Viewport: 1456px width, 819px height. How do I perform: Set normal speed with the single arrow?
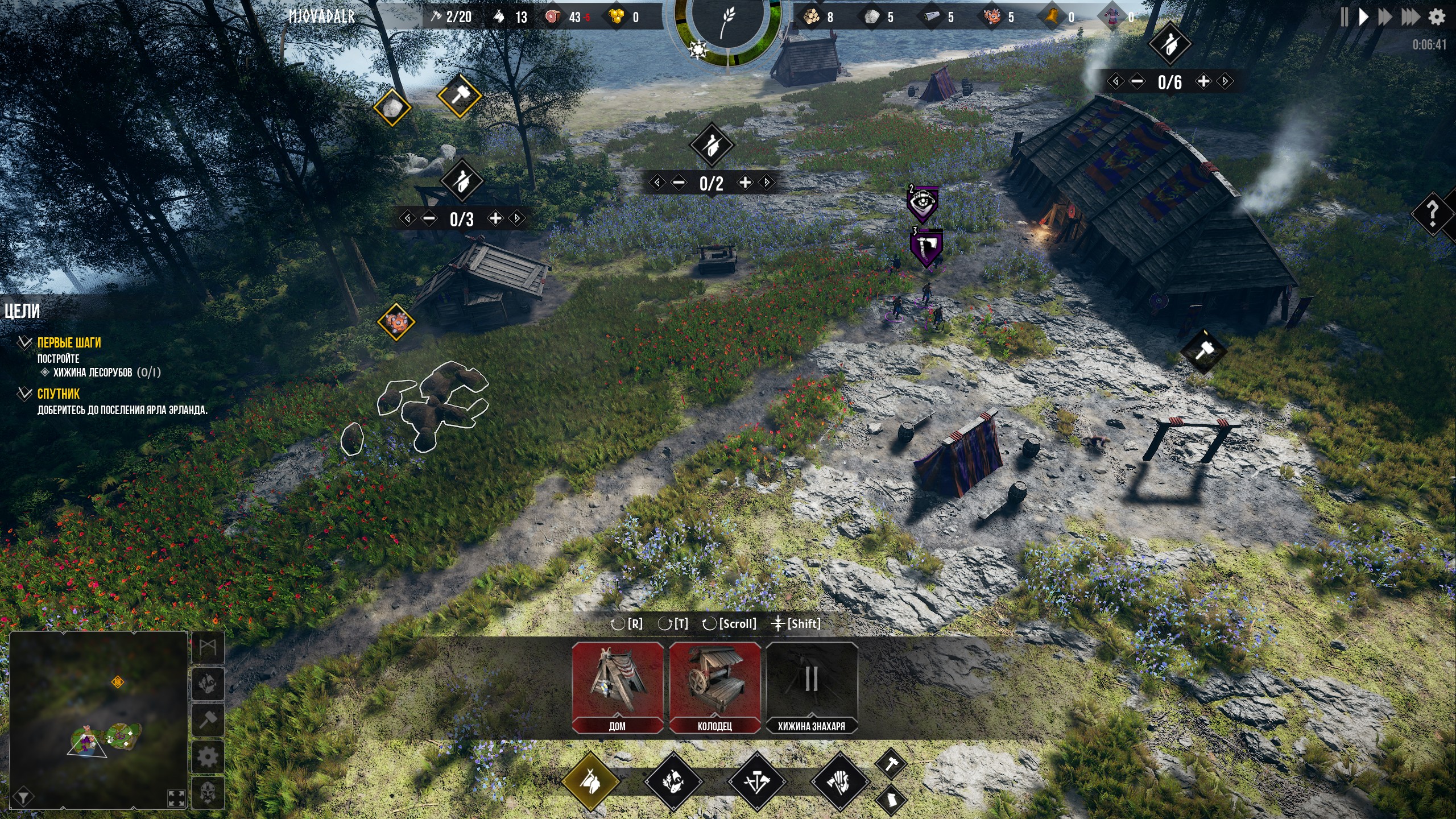click(1363, 17)
